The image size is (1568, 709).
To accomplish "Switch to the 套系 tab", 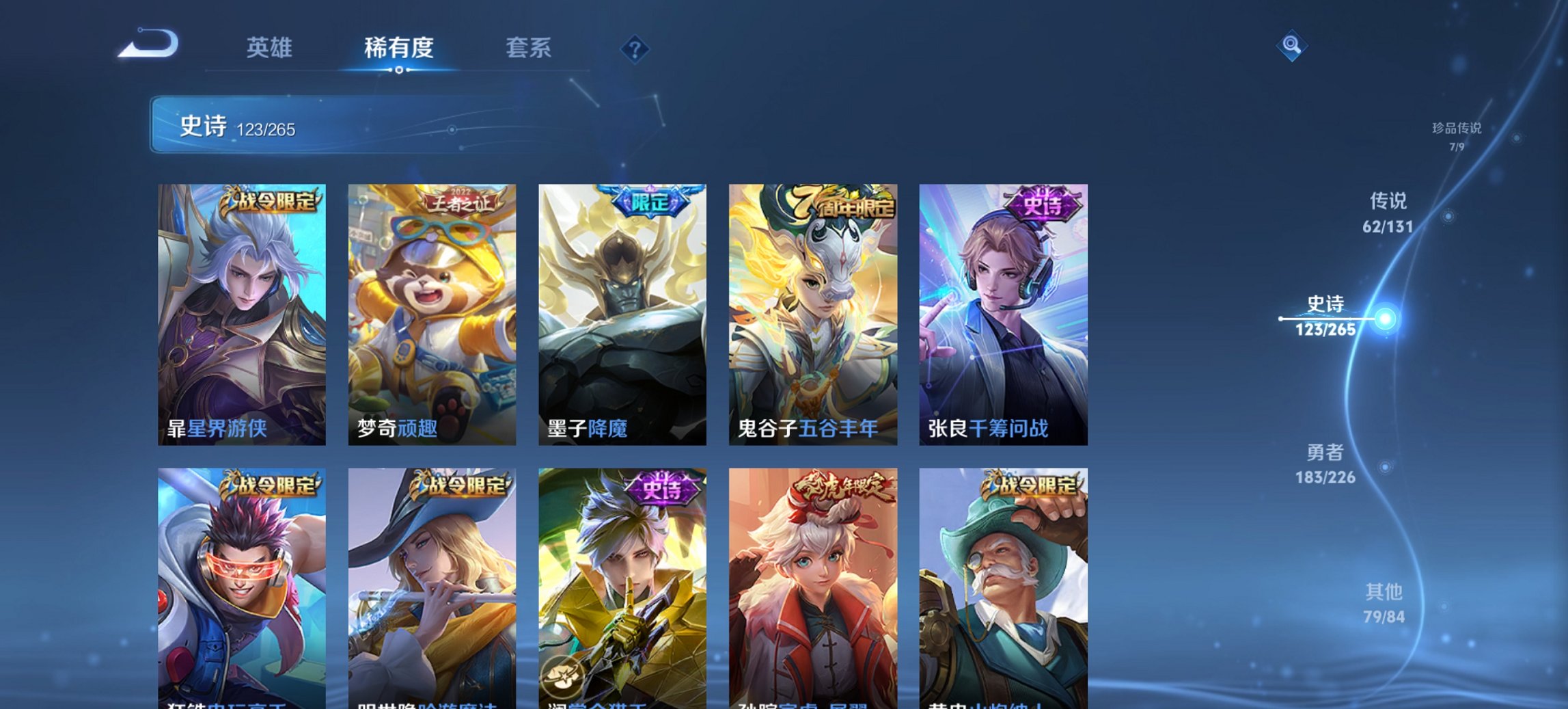I will 528,48.
